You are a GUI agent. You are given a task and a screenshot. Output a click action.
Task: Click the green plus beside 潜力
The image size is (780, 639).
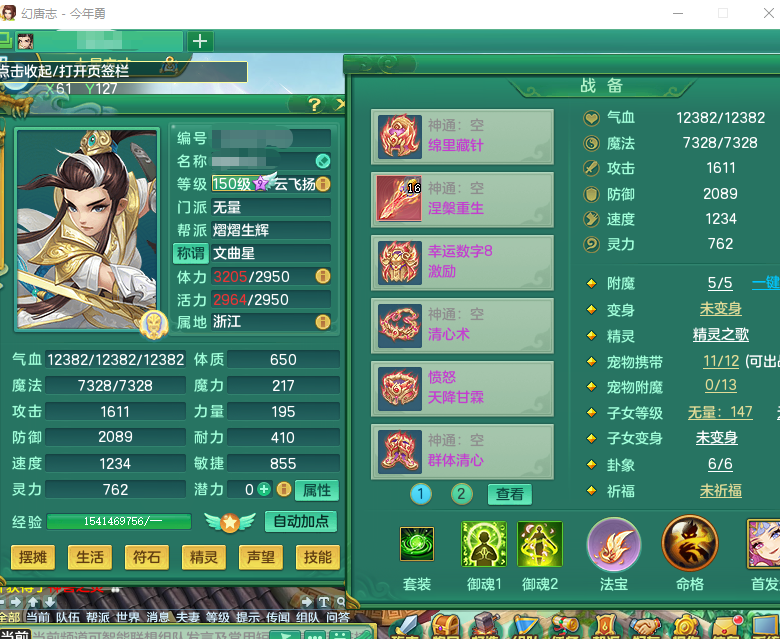[264, 489]
